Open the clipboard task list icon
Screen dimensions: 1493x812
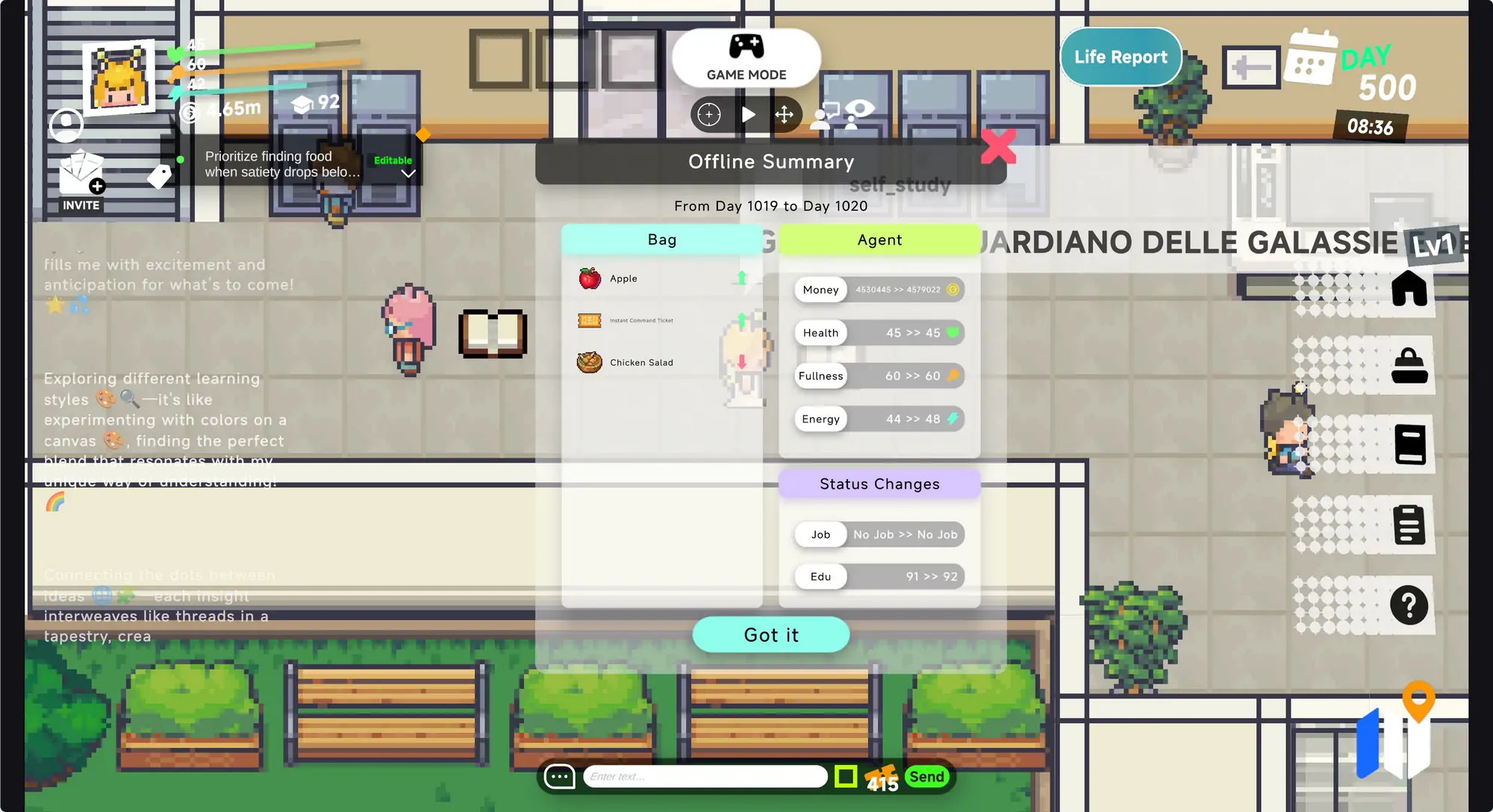coord(1409,525)
